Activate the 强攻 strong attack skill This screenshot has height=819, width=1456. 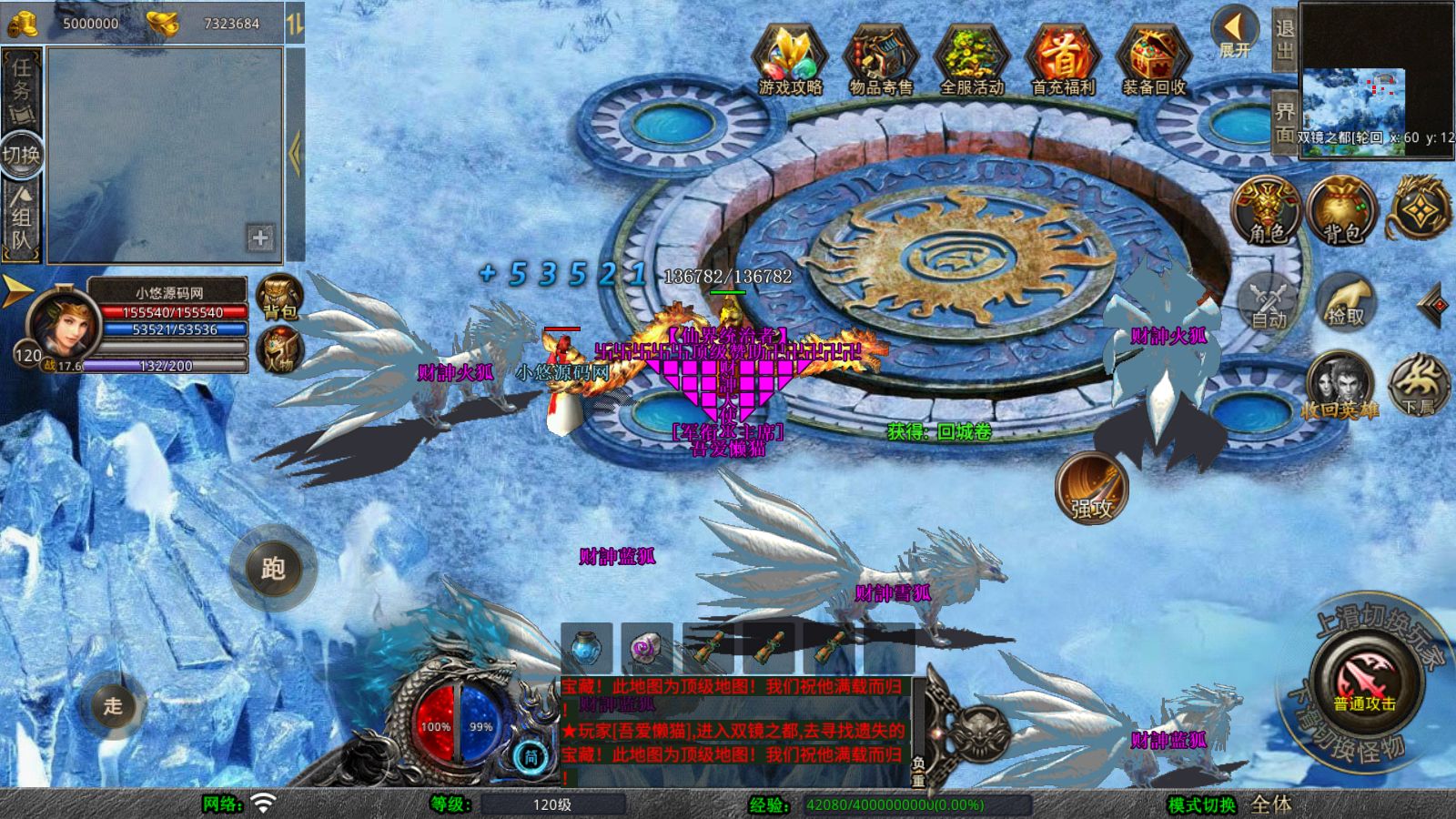[1091, 489]
